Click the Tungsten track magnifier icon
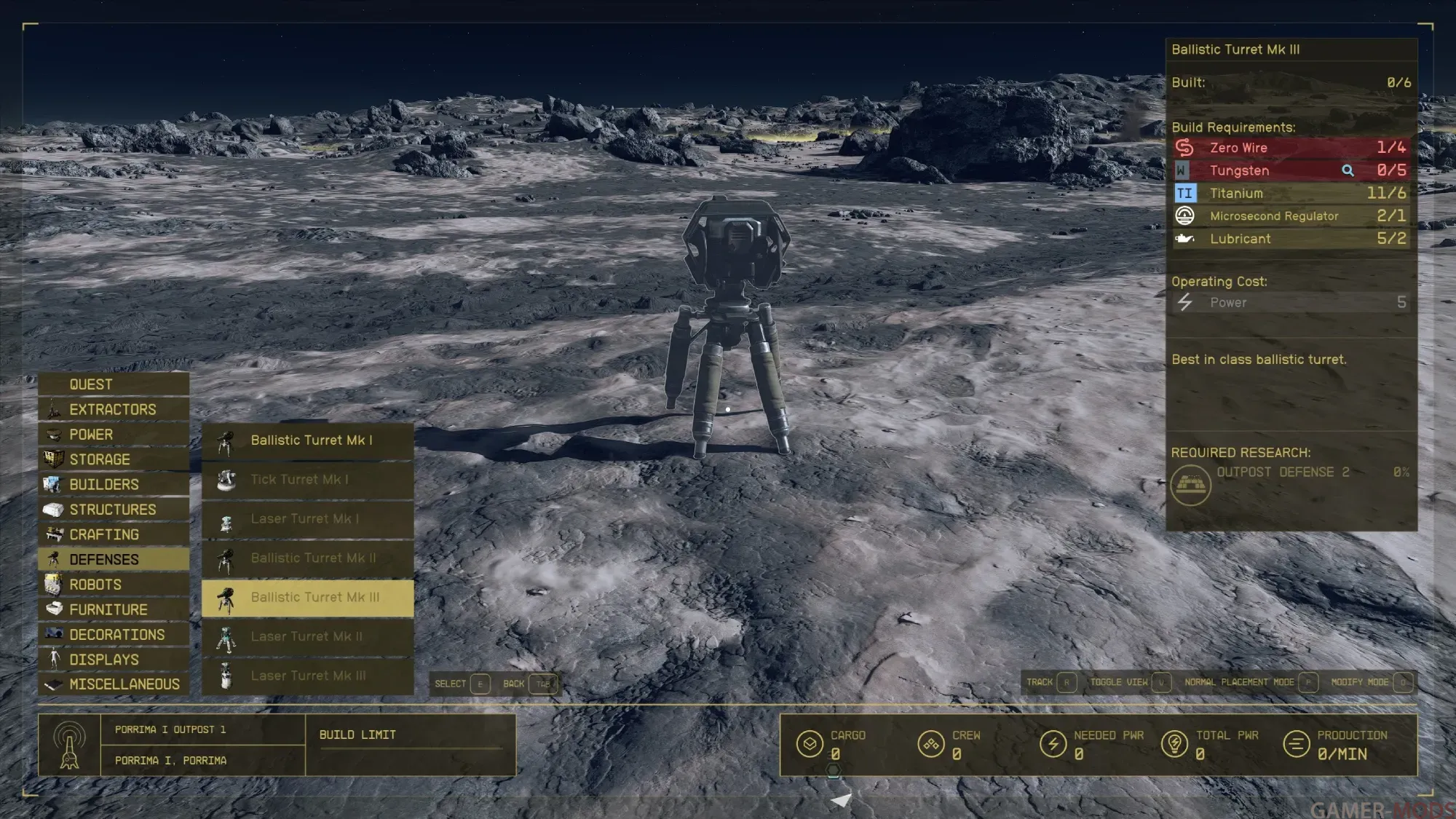This screenshot has height=819, width=1456. pyautogui.click(x=1348, y=170)
